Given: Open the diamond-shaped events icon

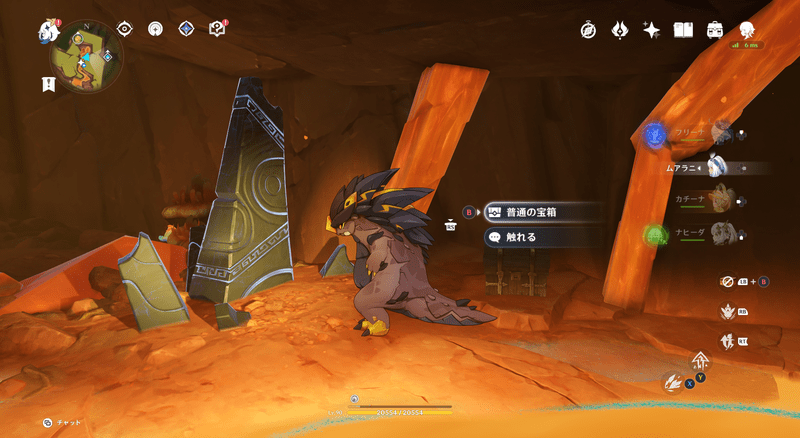Looking at the screenshot, I should click(186, 29).
